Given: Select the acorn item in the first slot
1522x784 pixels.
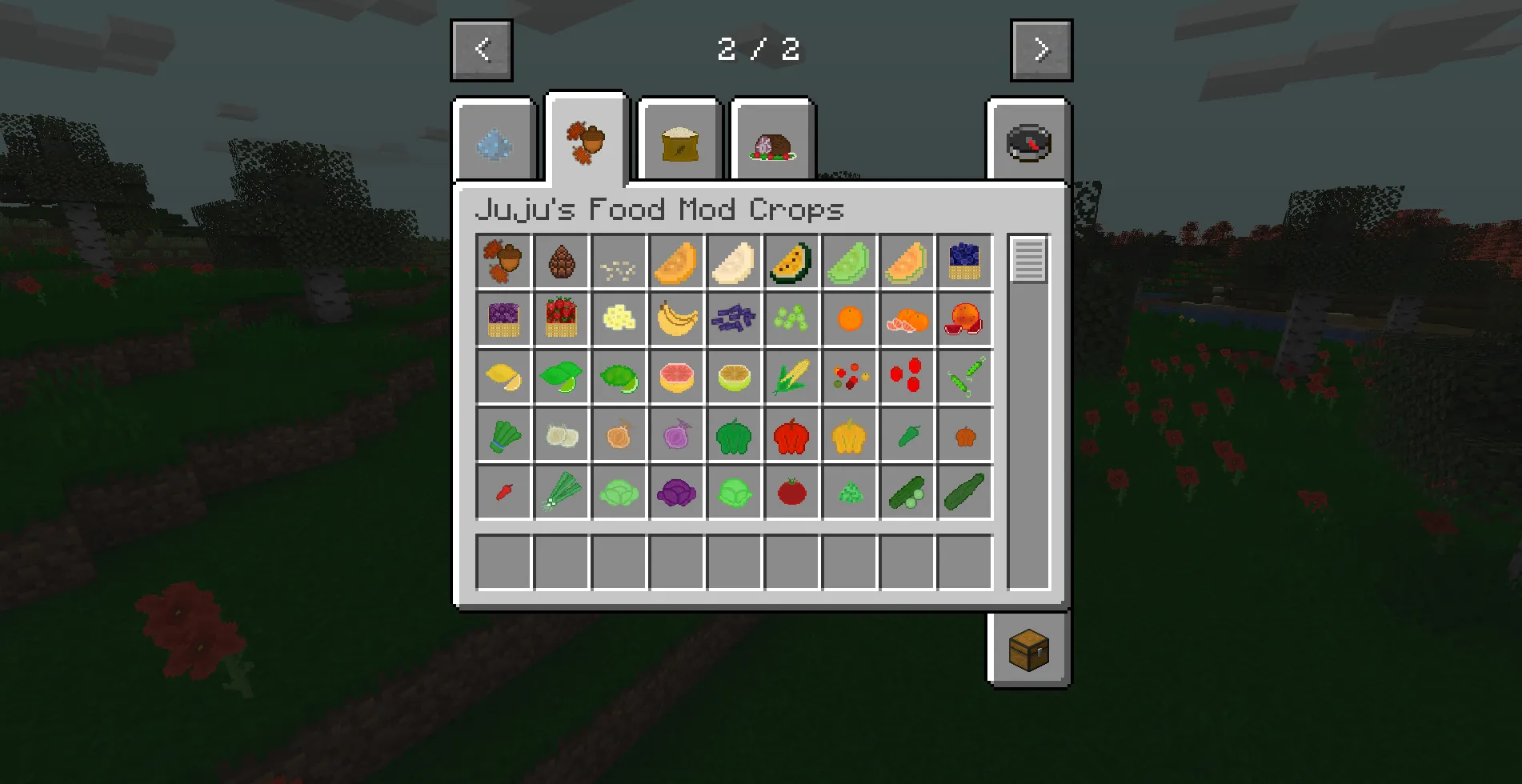Looking at the screenshot, I should 503,261.
